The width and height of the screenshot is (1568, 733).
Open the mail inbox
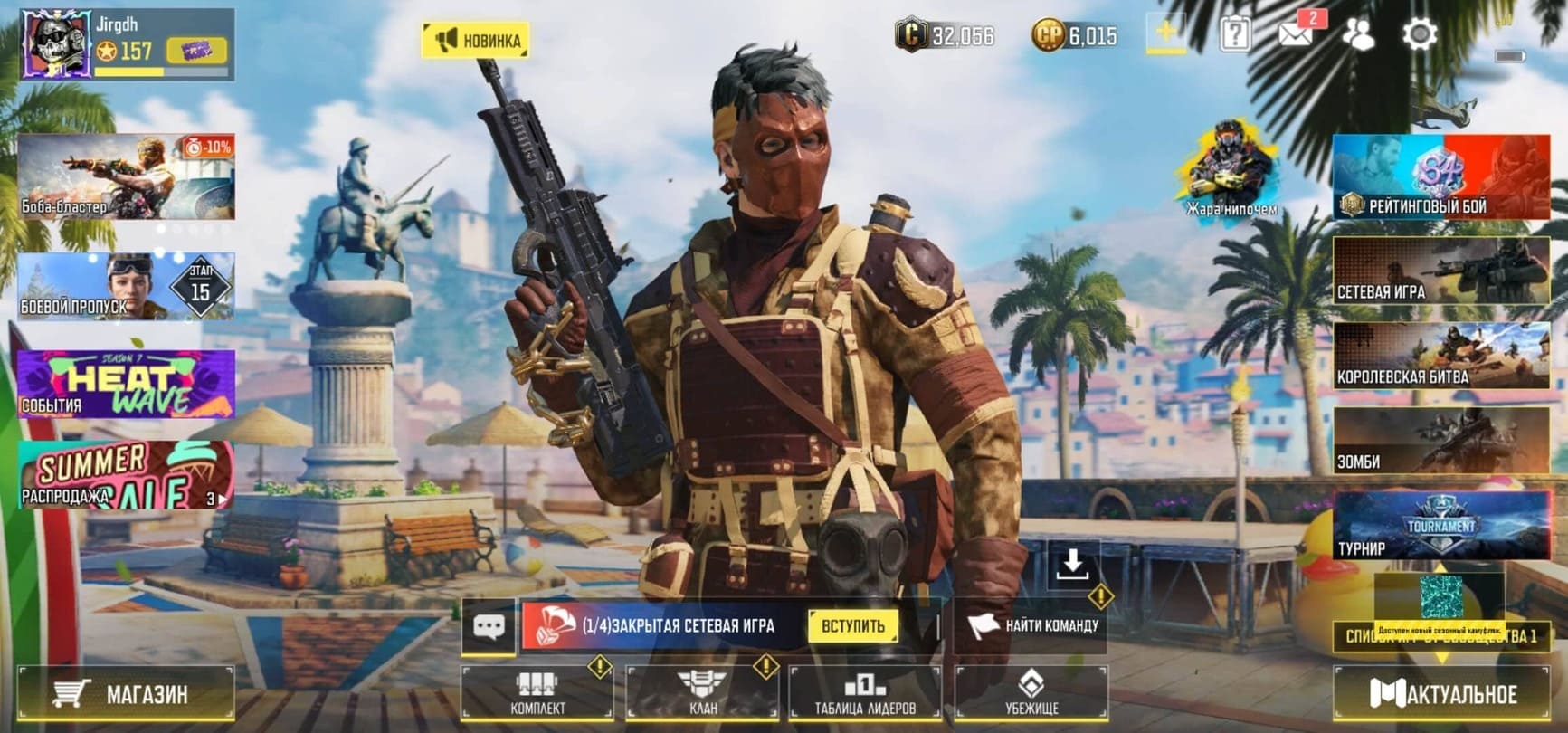(x=1296, y=34)
